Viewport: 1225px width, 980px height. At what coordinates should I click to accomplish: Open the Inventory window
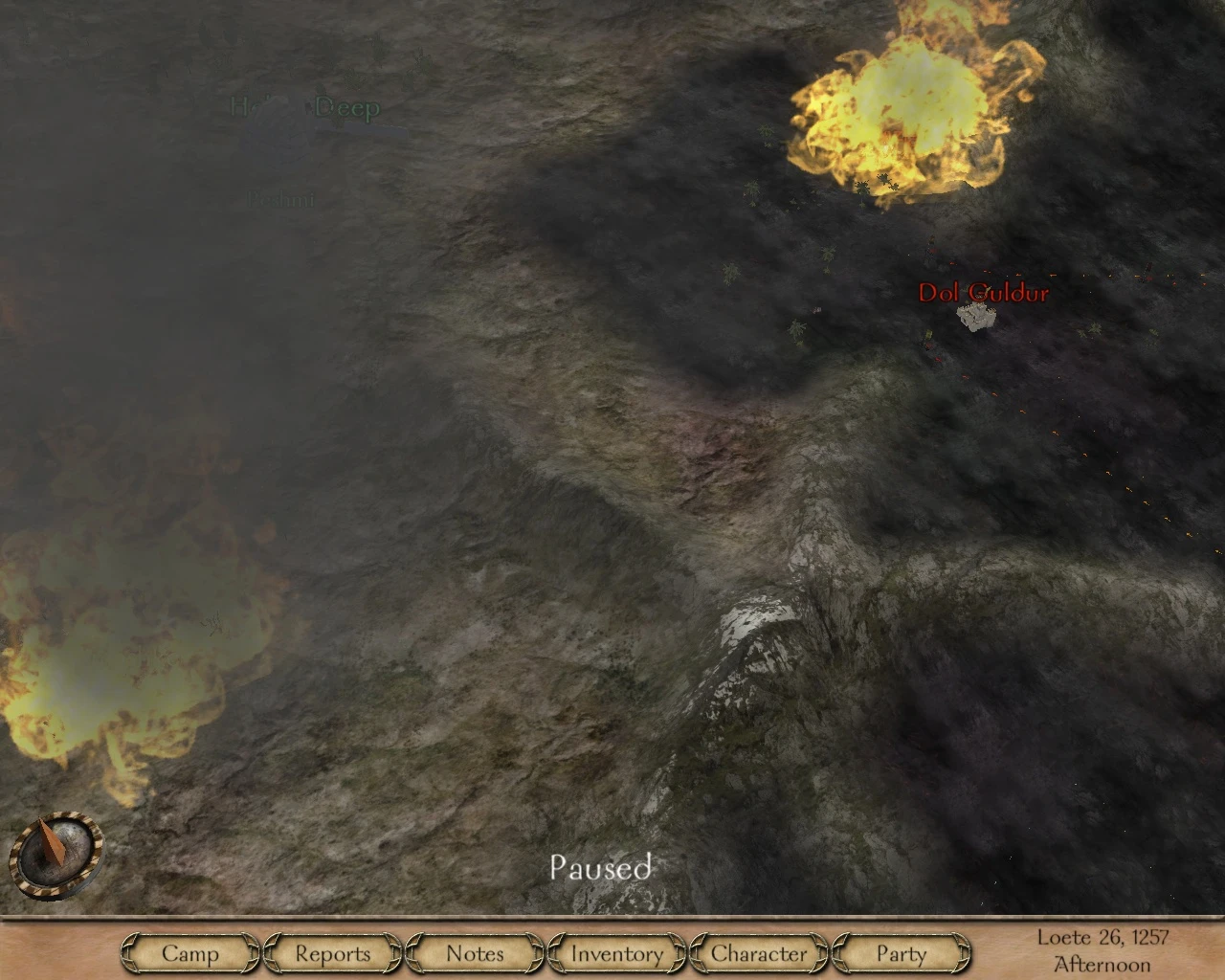[x=616, y=953]
